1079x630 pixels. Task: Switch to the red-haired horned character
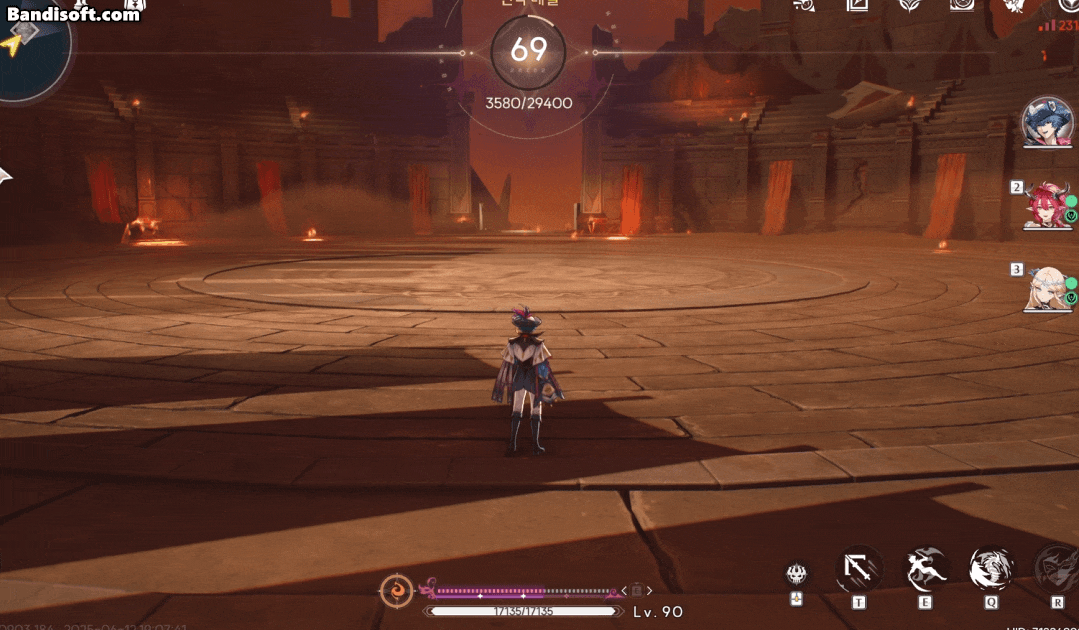click(x=1047, y=205)
